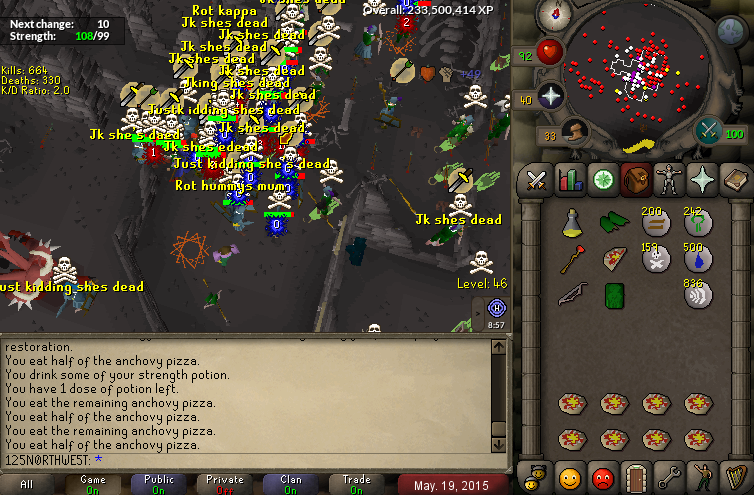Open the Quest List tab
The width and height of the screenshot is (754, 495).
[602, 181]
